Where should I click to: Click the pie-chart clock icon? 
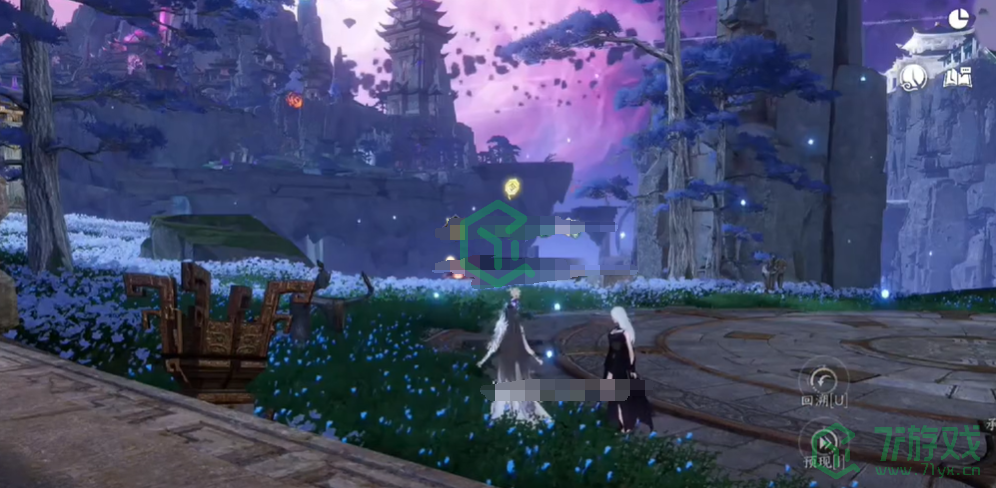tap(958, 17)
